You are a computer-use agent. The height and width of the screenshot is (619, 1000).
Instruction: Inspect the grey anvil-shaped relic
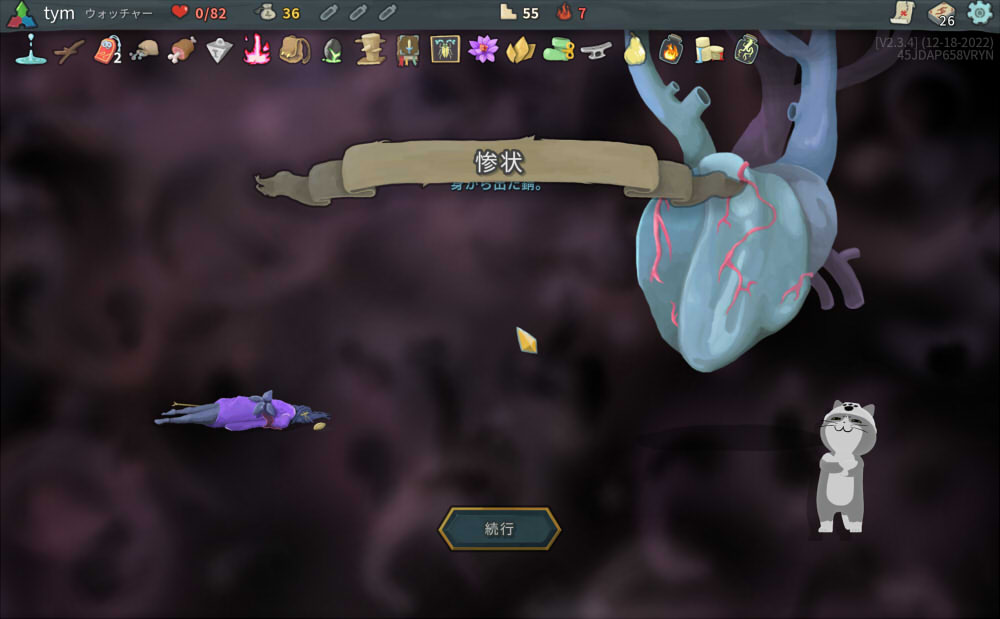click(x=596, y=49)
